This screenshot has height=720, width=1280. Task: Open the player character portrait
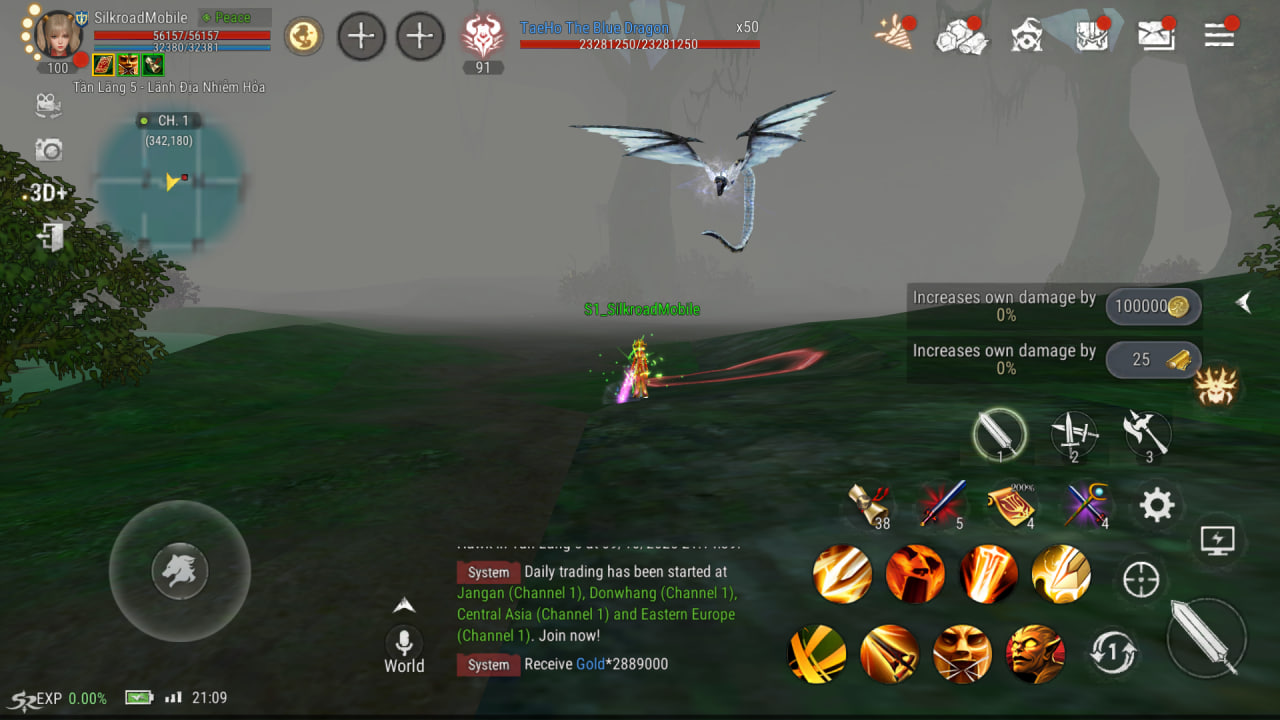[59, 34]
